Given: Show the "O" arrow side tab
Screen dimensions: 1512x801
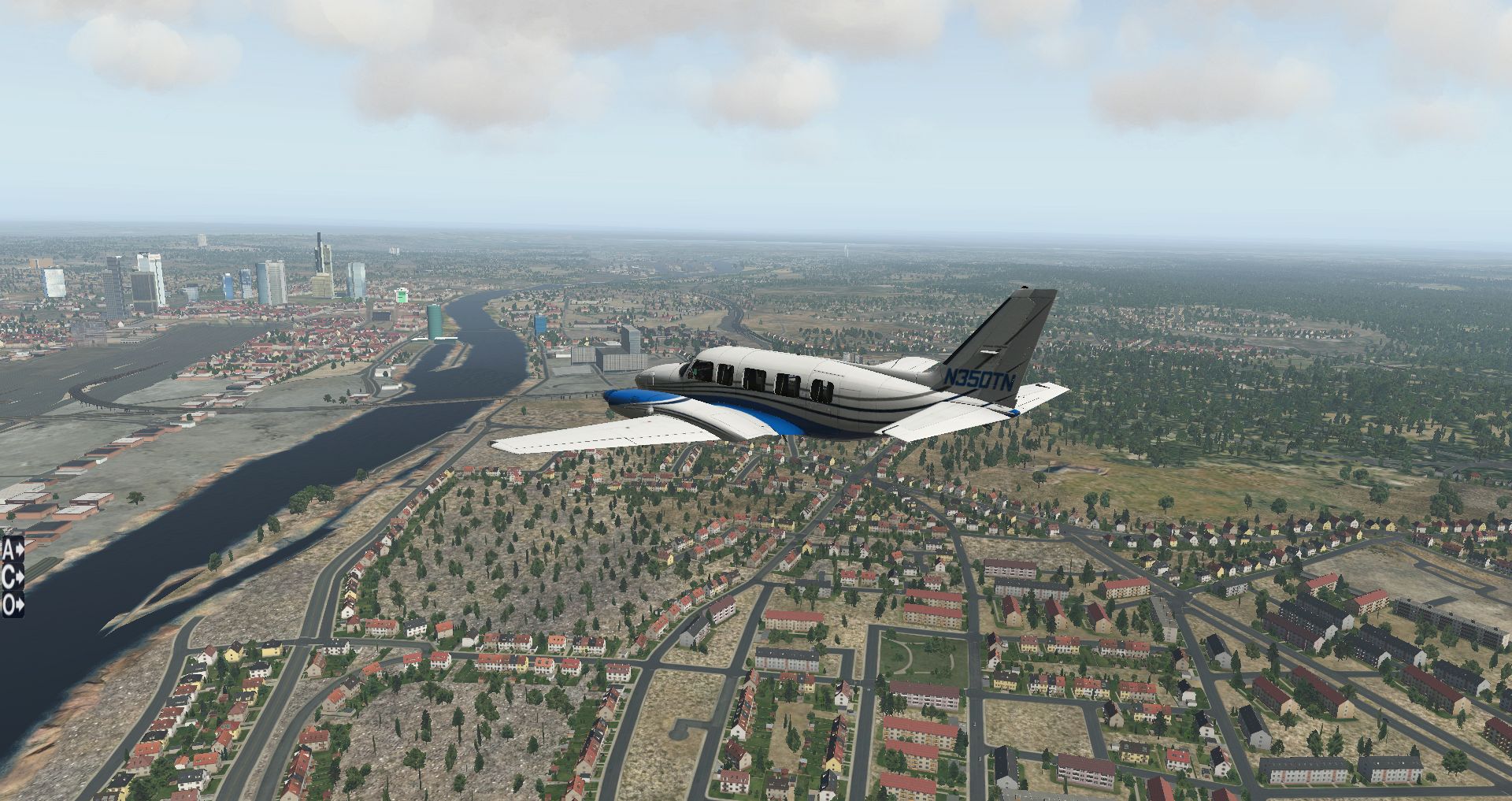Looking at the screenshot, I should pyautogui.click(x=12, y=605).
